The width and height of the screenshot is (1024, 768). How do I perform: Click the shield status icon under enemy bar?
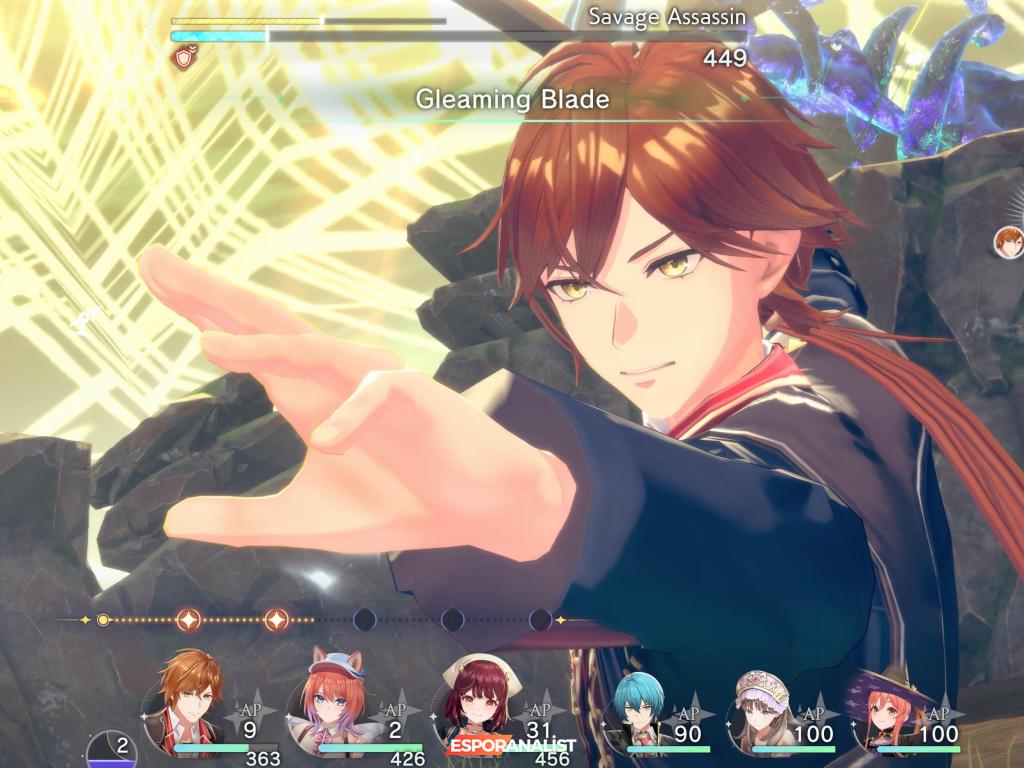[183, 59]
